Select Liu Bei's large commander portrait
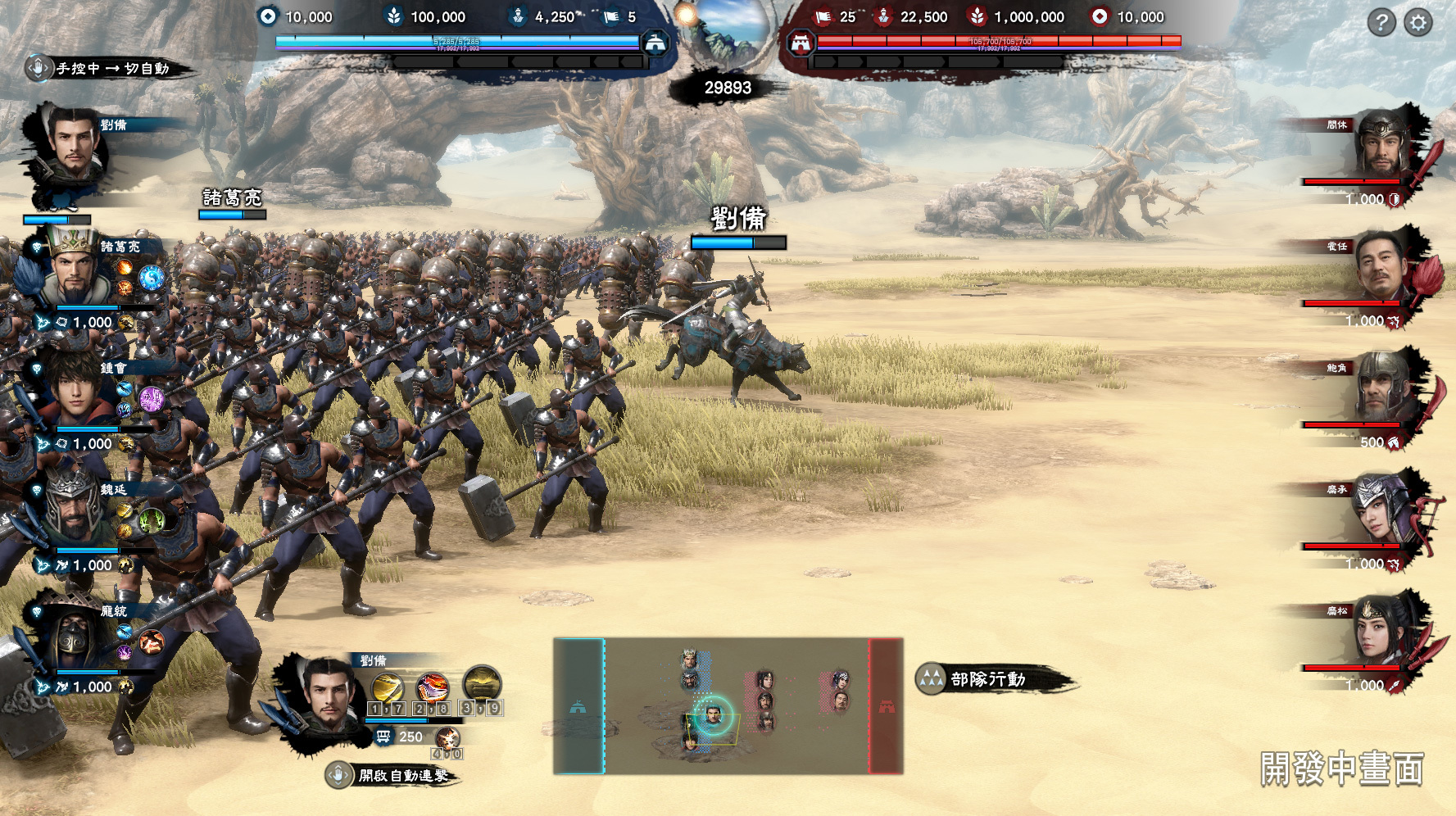Image resolution: width=1456 pixels, height=816 pixels. 72,147
